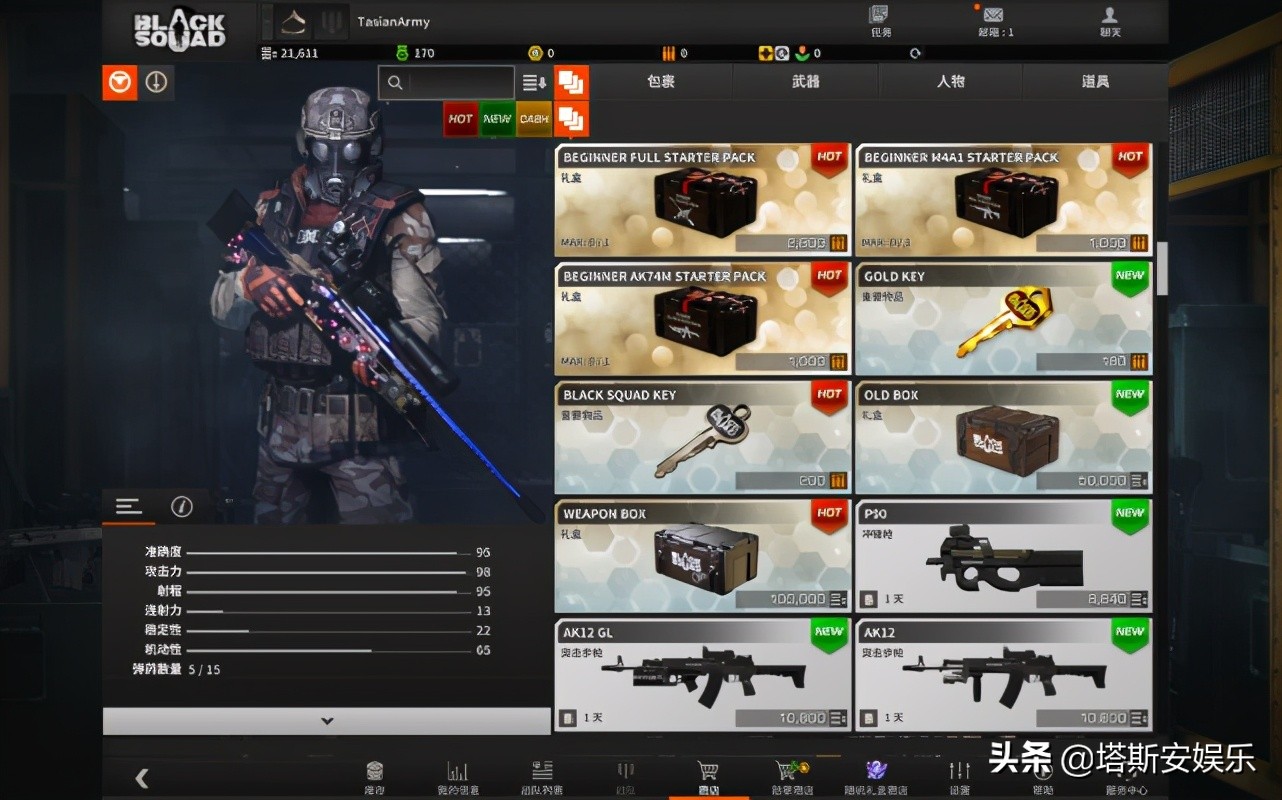Filter the shop by NEW items
This screenshot has width=1282, height=800.
coord(497,119)
